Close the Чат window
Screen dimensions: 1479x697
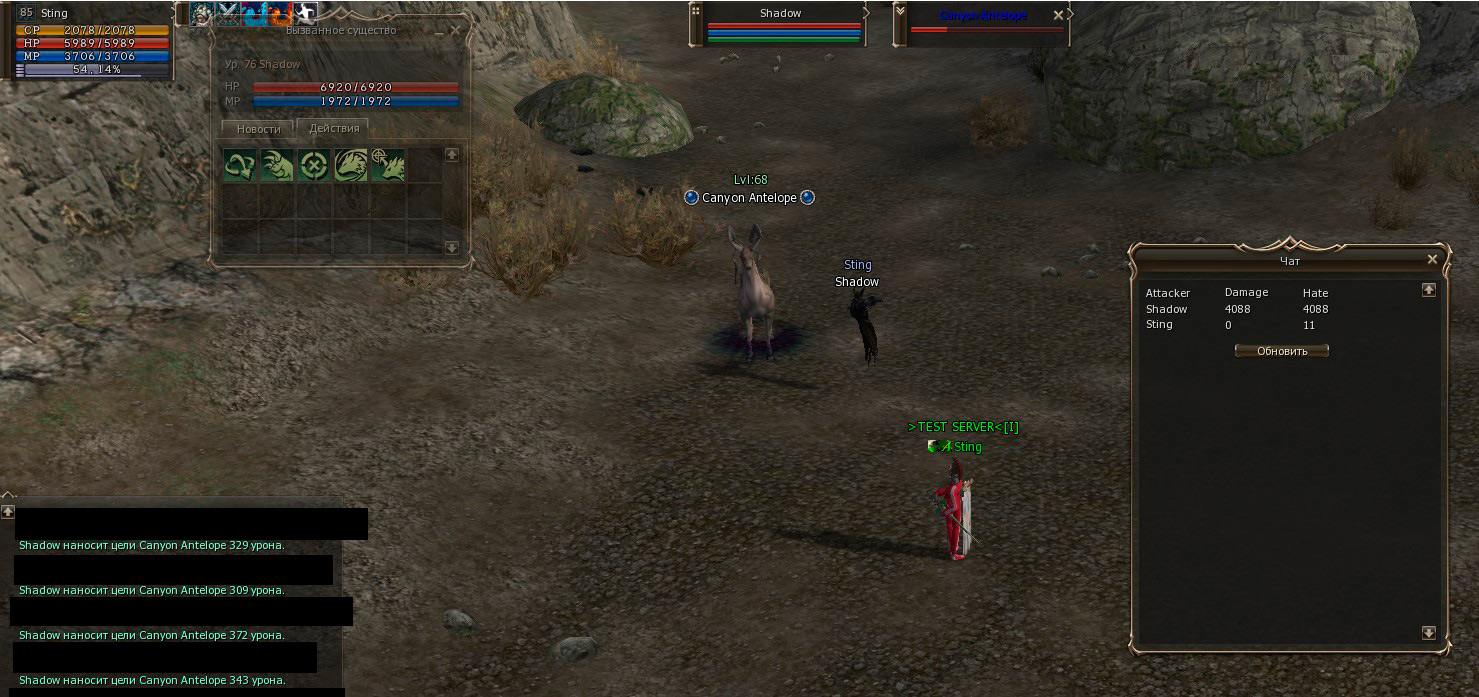(x=1432, y=260)
